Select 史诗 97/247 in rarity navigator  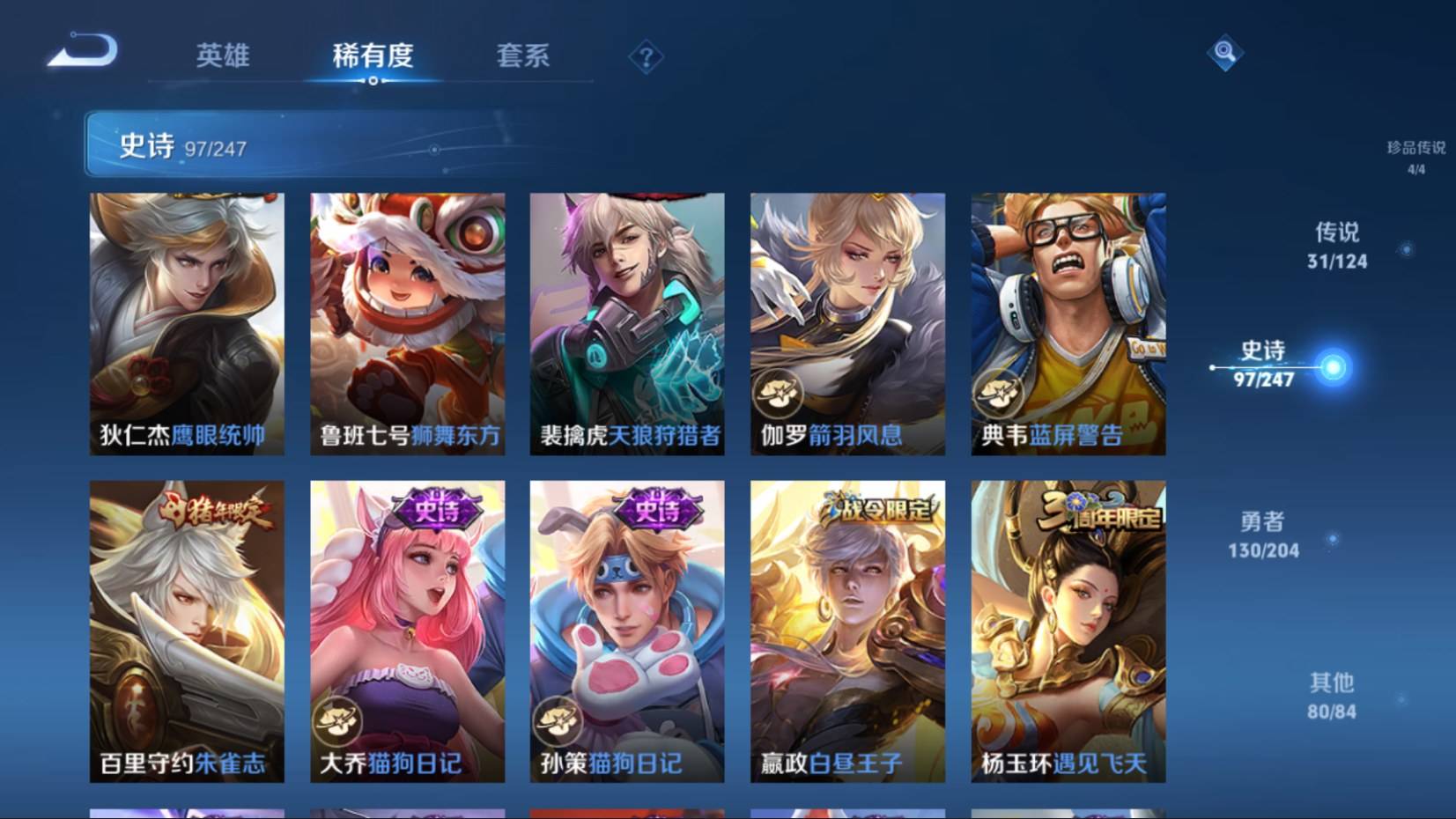1264,365
